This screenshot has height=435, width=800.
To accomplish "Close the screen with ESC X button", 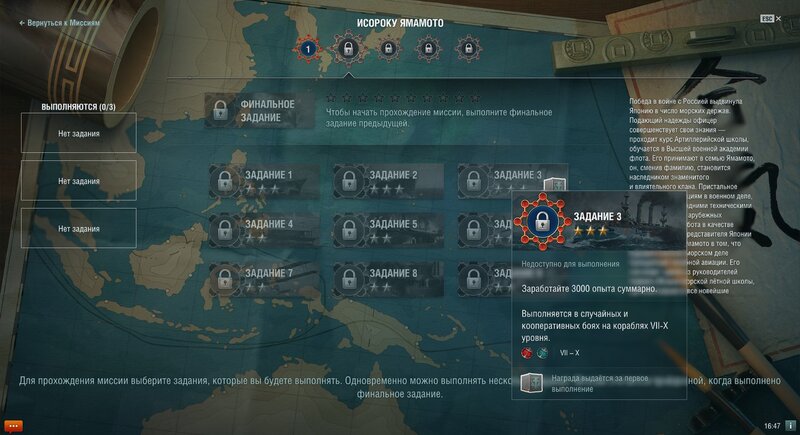I will 772,19.
